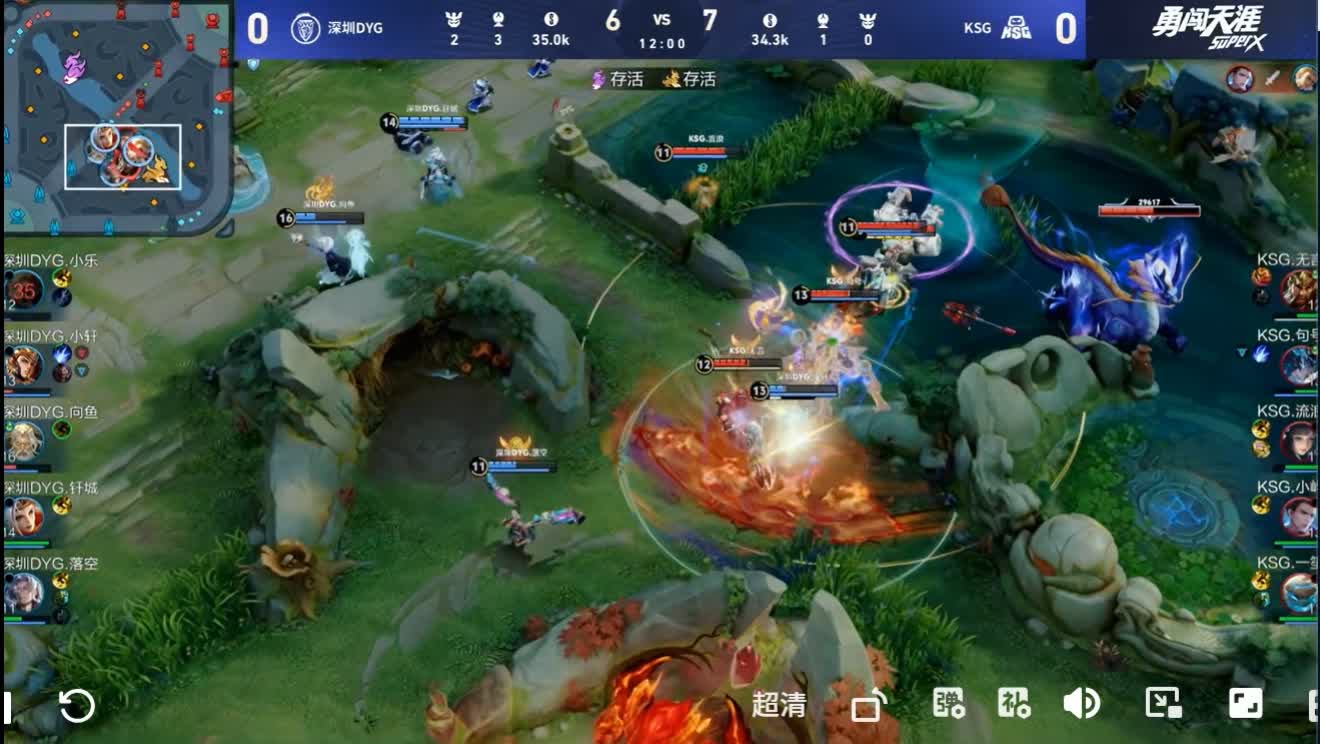Select player 深圳DYG.小乐 portrait

tap(24, 290)
